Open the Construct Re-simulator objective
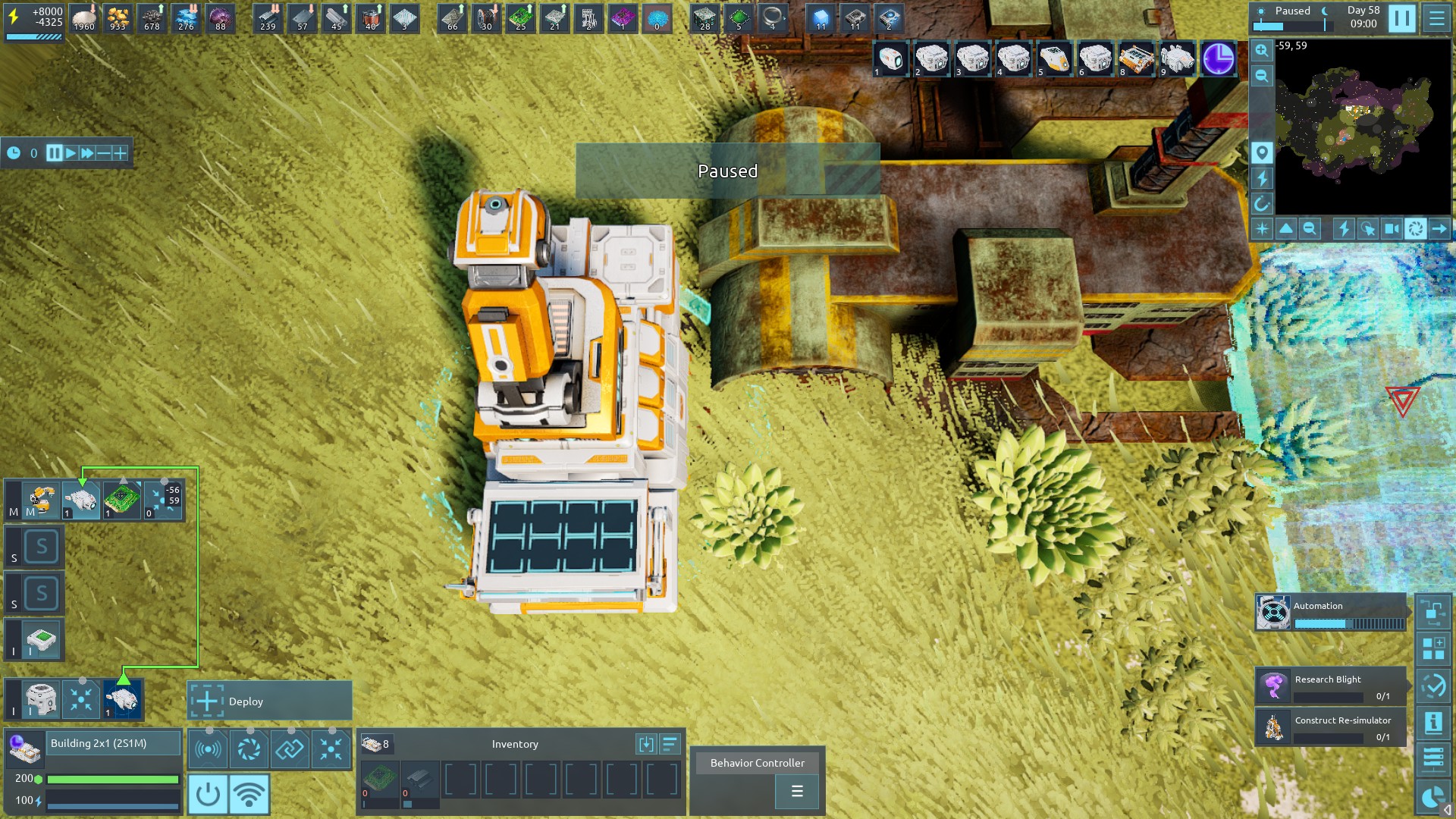 tap(1332, 726)
